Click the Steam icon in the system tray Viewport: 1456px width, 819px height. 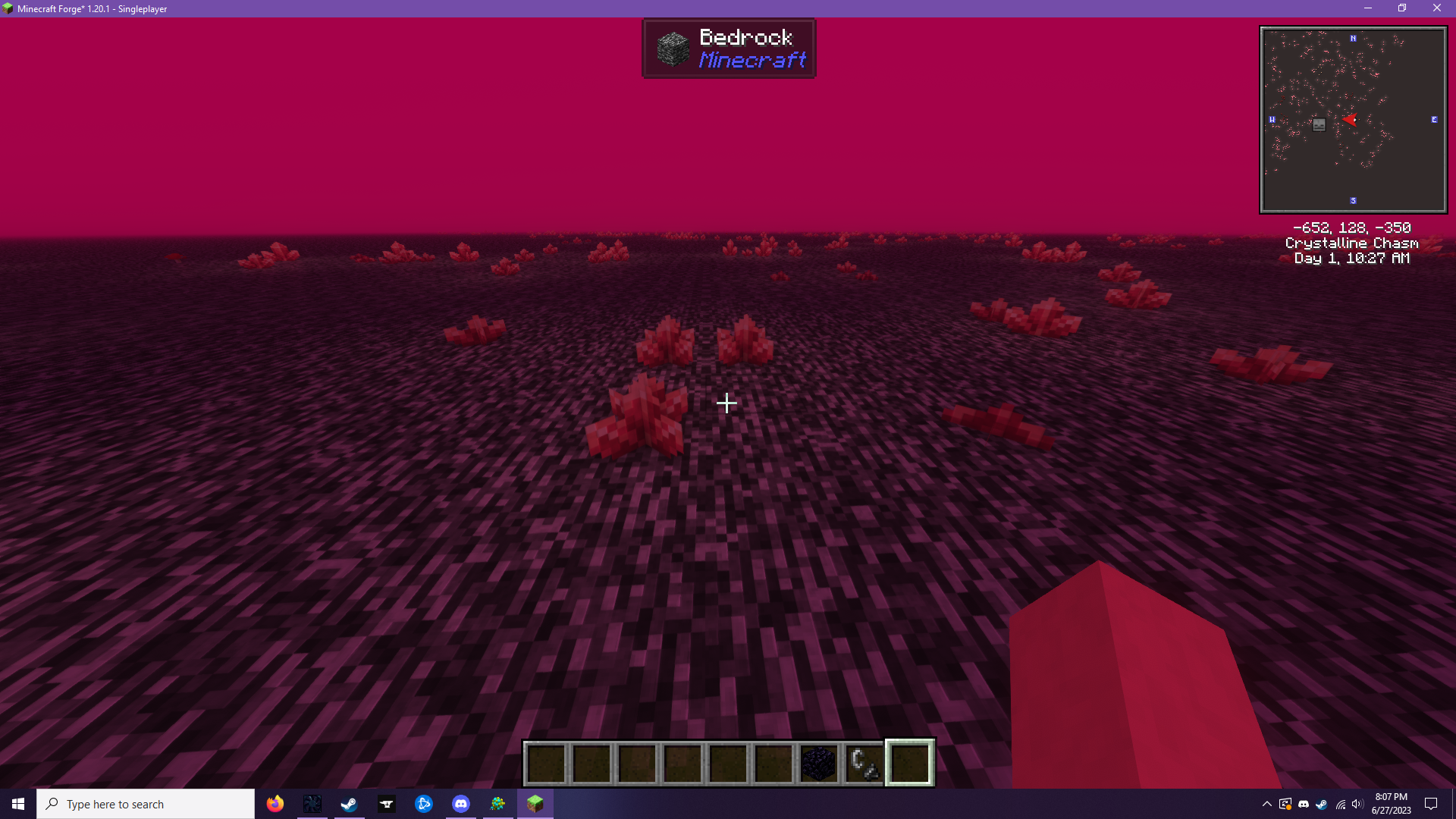(1322, 804)
